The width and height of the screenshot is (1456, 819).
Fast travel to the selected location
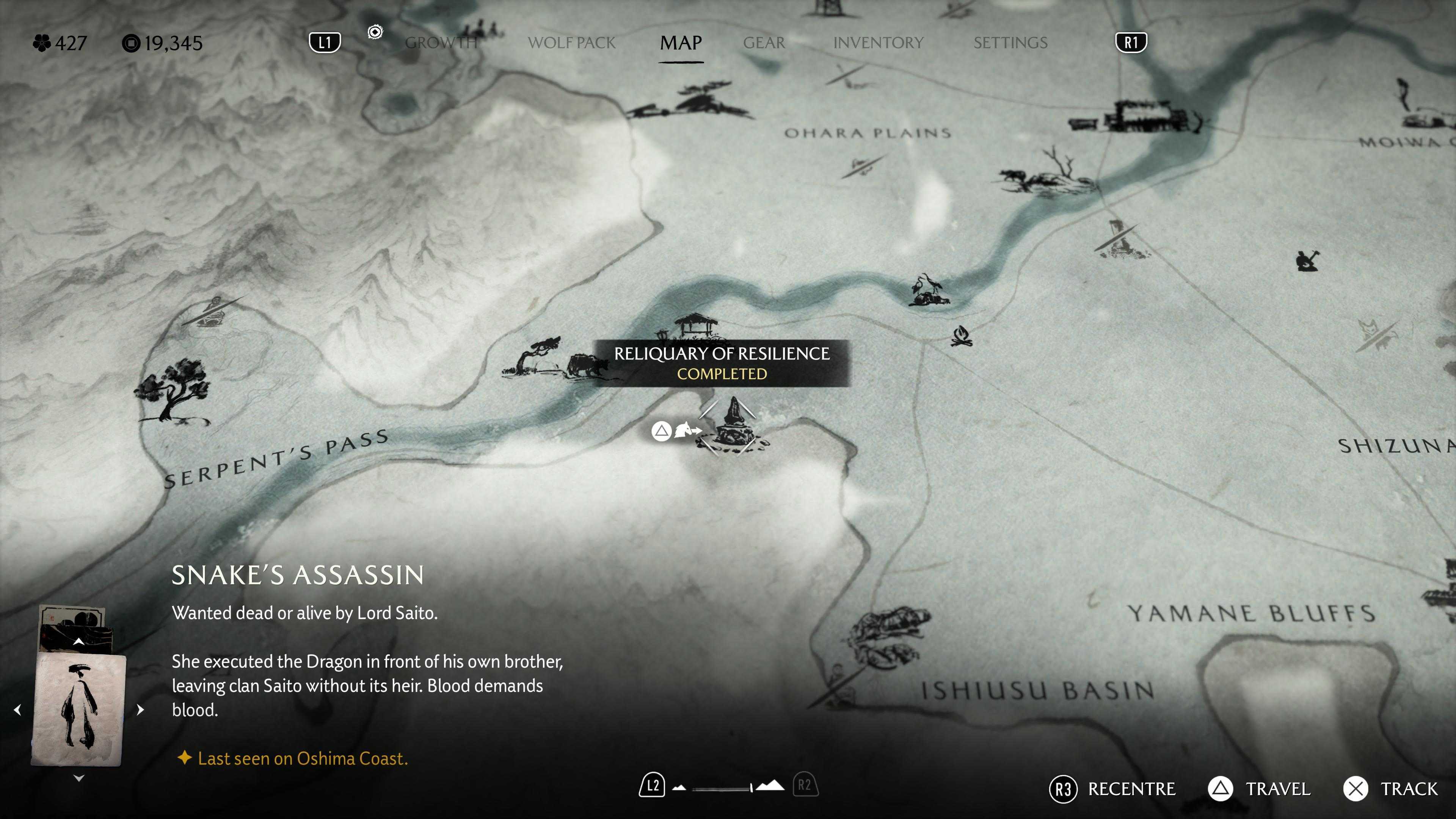click(1259, 789)
